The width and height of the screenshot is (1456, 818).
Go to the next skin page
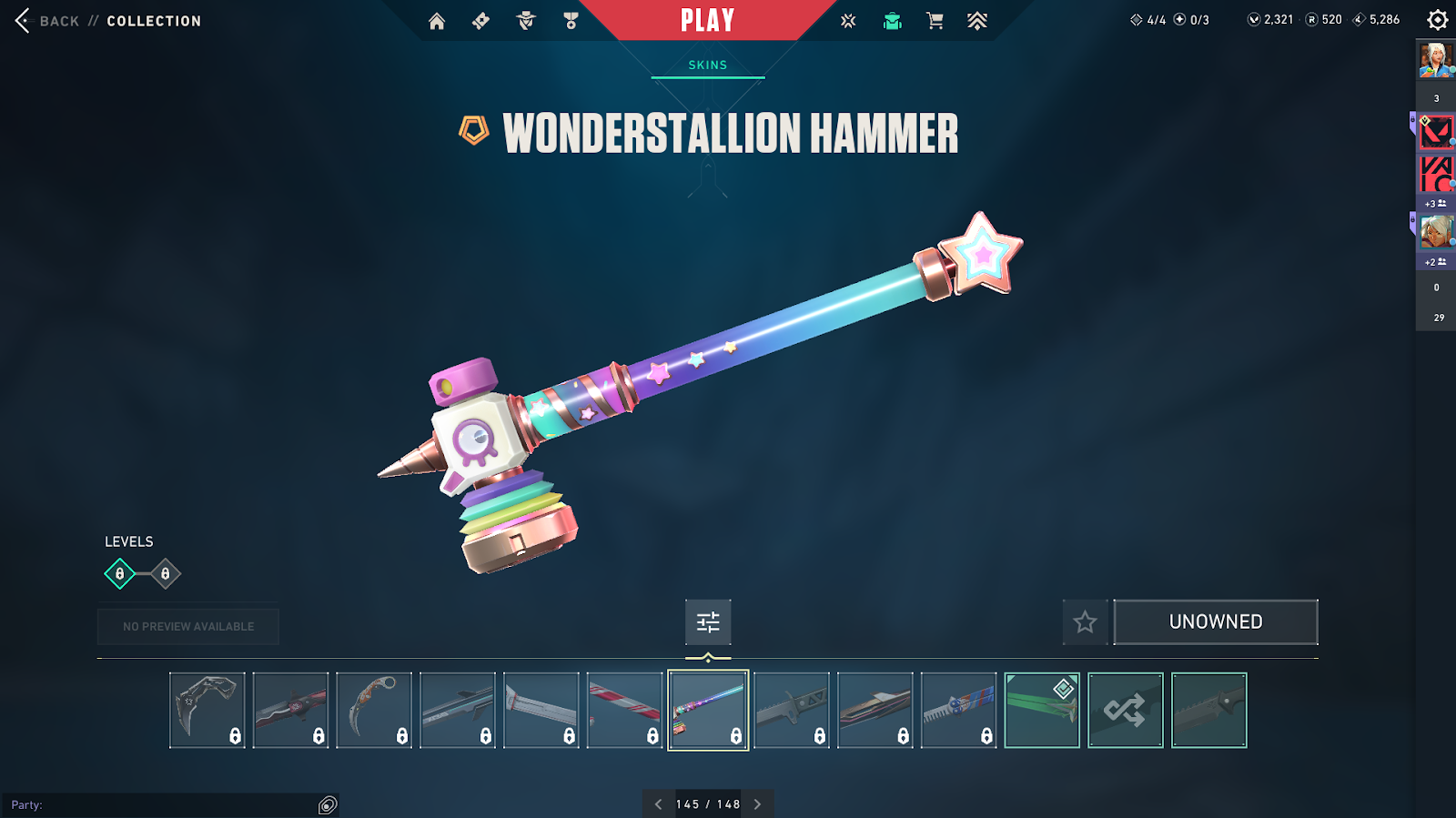pos(757,804)
